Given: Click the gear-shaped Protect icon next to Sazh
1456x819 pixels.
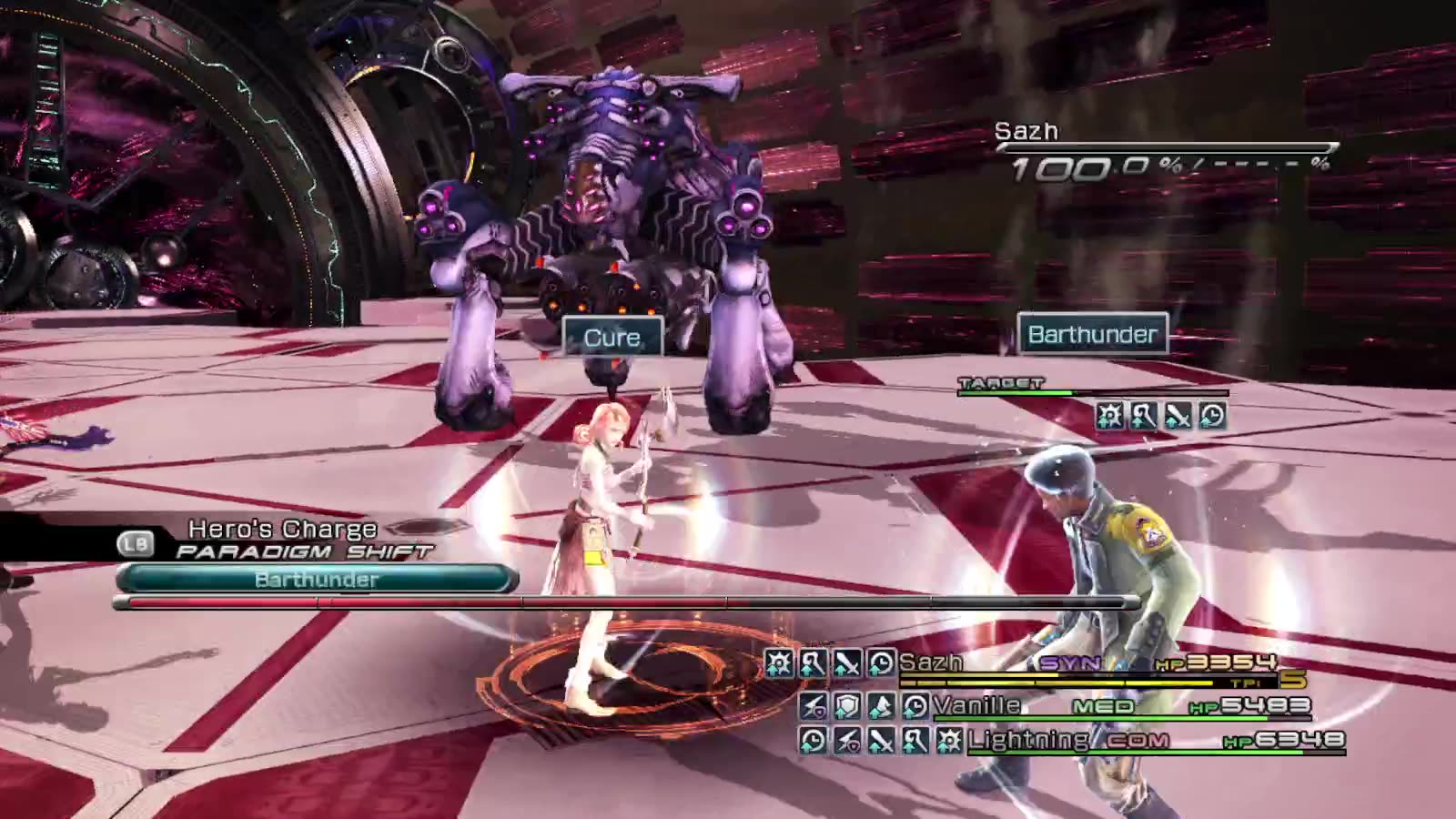Looking at the screenshot, I should pos(779,663).
